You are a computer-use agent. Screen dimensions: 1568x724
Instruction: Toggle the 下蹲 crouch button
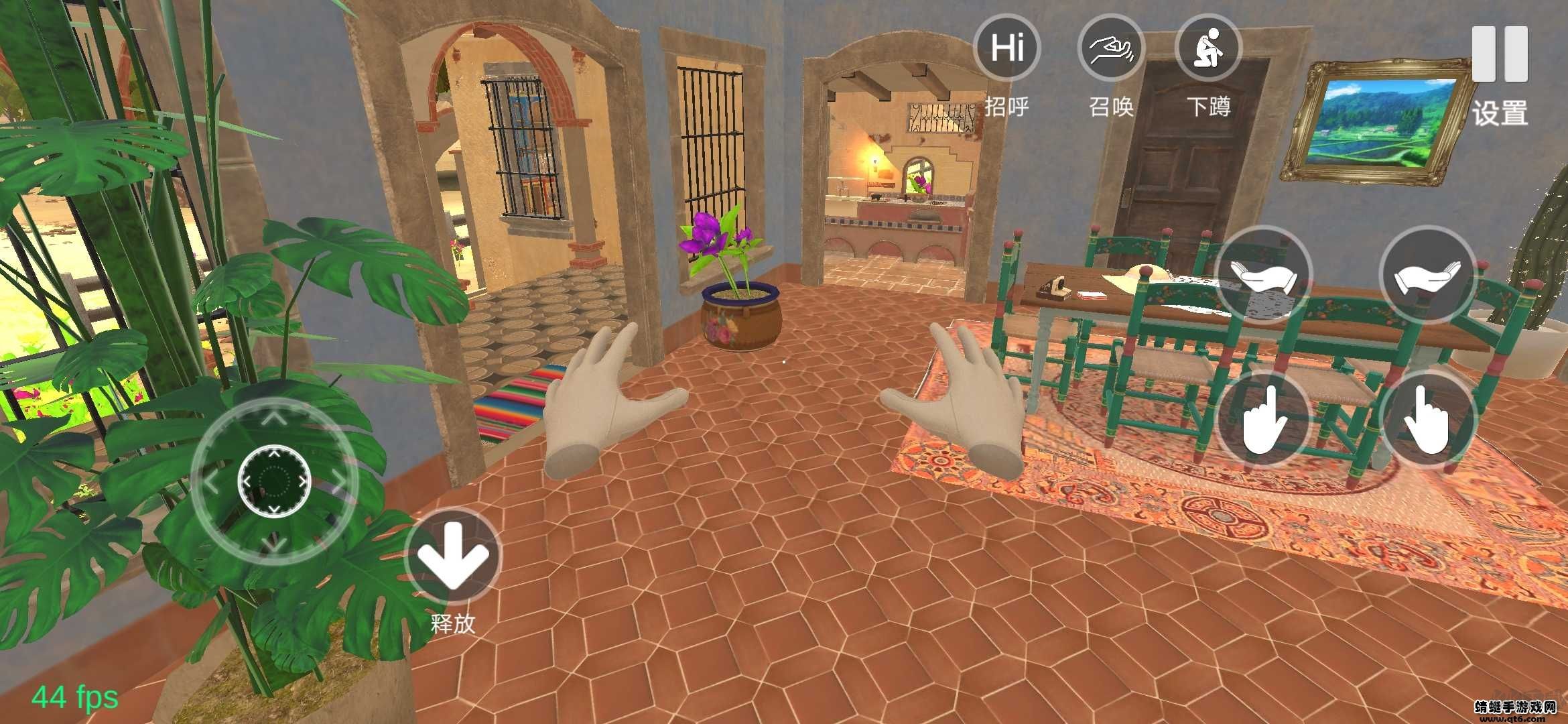click(1208, 49)
